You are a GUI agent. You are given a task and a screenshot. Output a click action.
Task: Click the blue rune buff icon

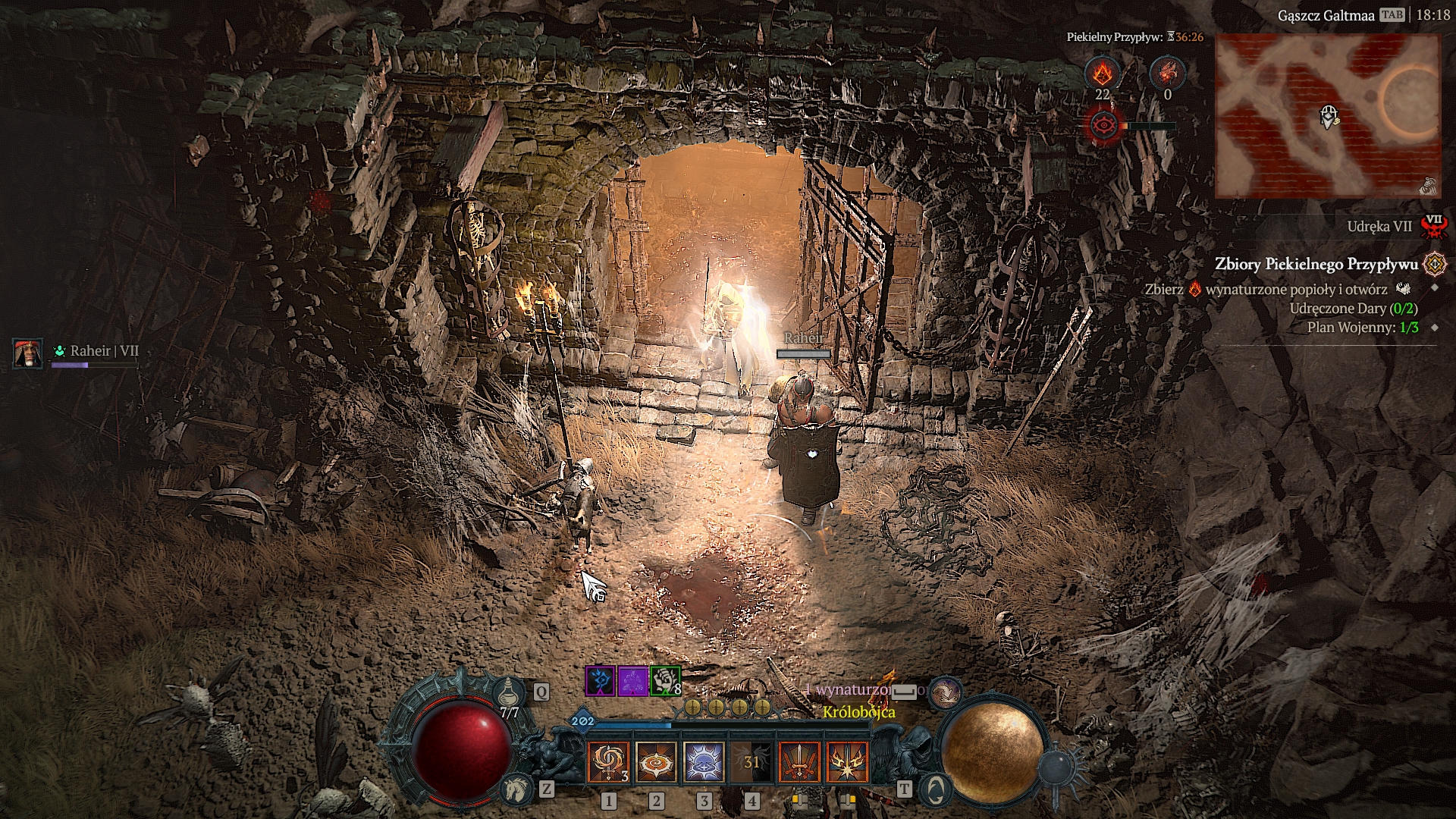click(x=600, y=680)
